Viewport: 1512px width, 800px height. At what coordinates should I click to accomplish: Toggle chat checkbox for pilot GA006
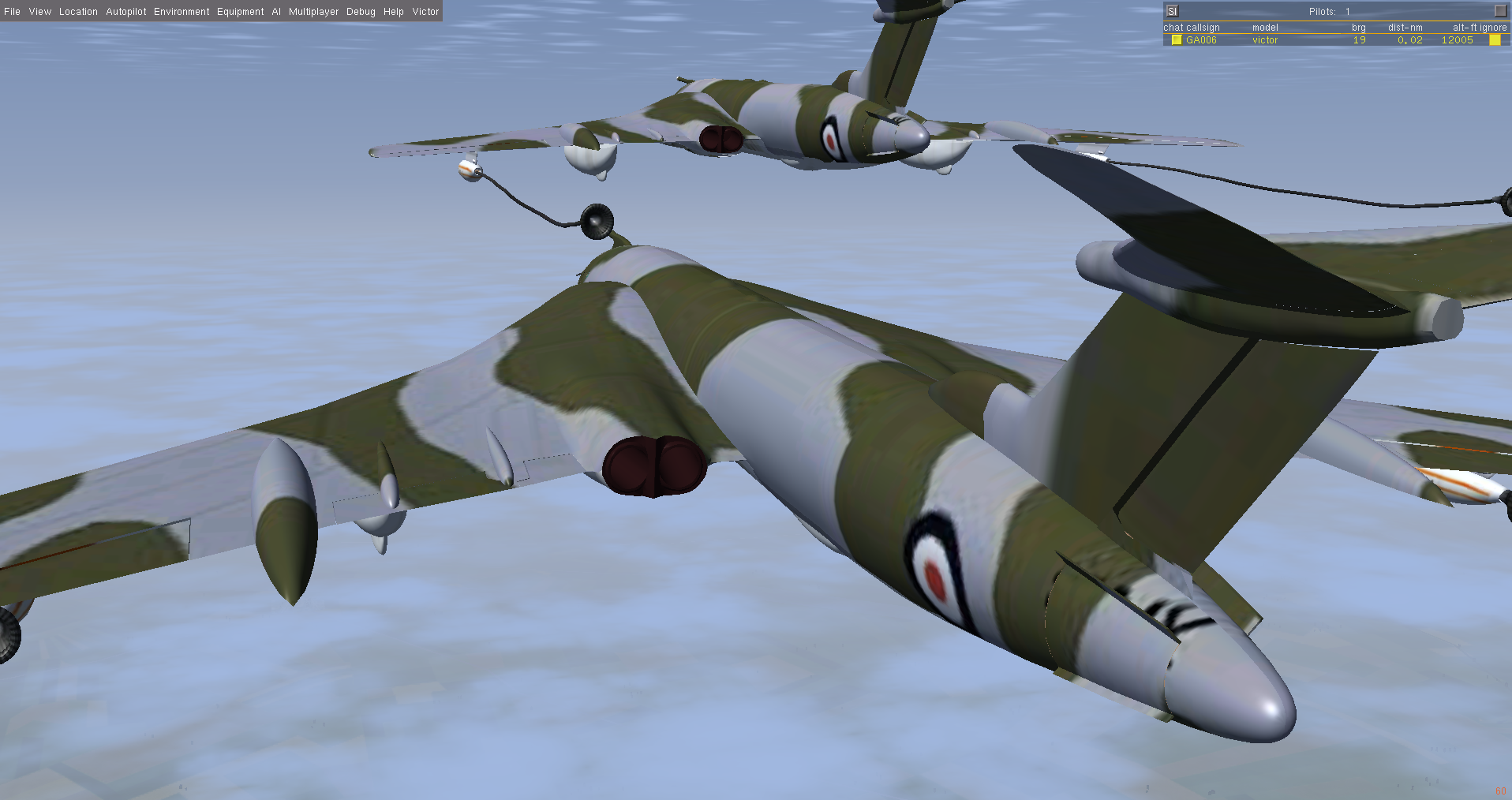point(1177,40)
